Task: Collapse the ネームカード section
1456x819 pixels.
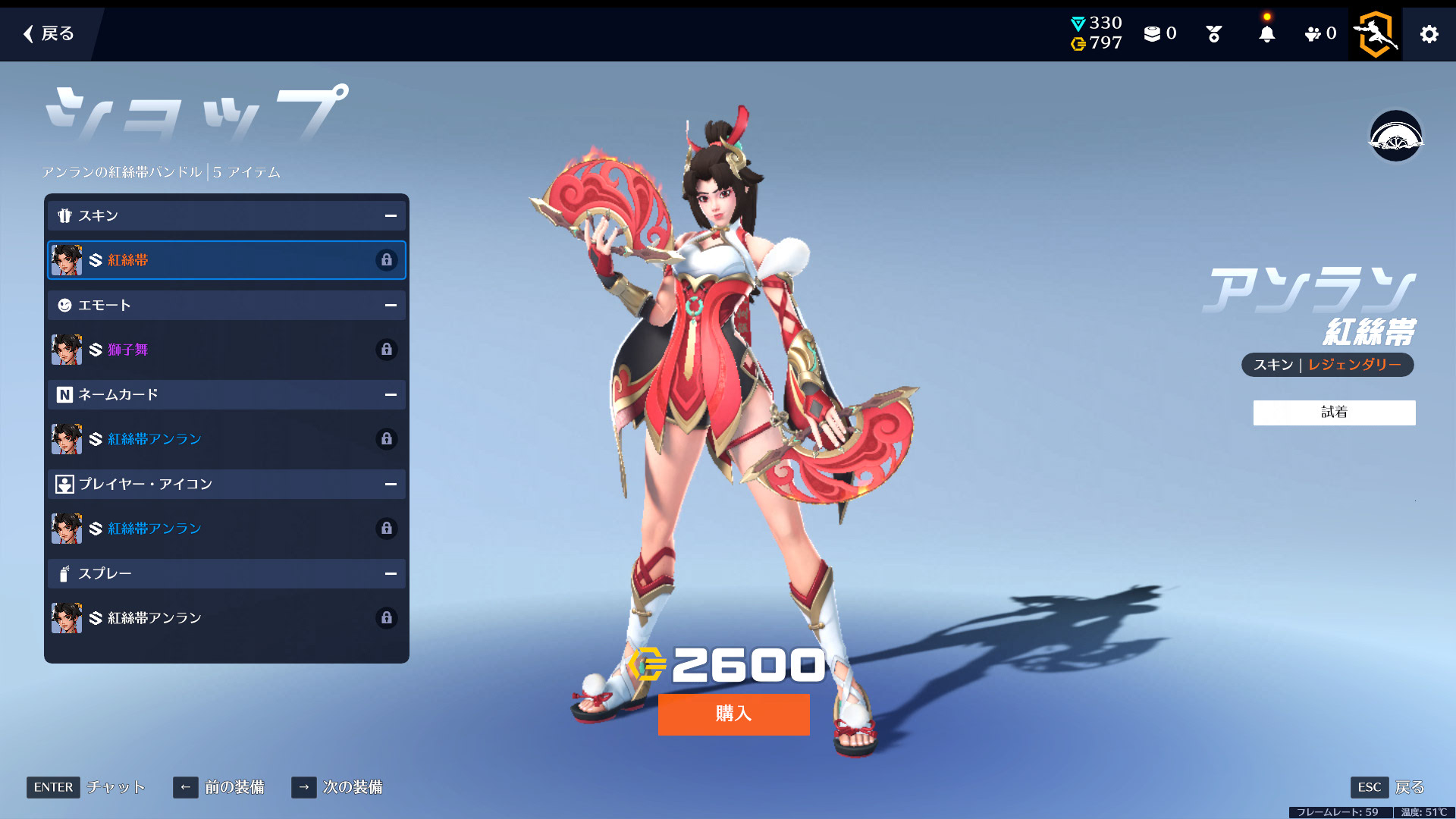Action: click(x=391, y=395)
